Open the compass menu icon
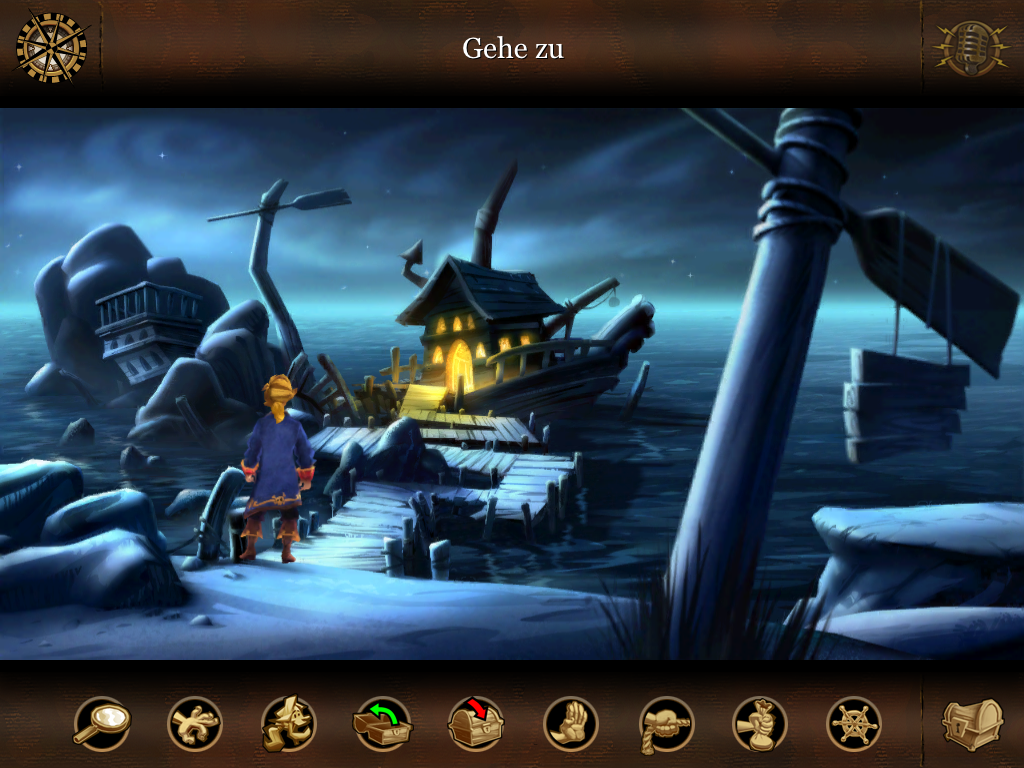Image resolution: width=1024 pixels, height=768 pixels. [51, 47]
